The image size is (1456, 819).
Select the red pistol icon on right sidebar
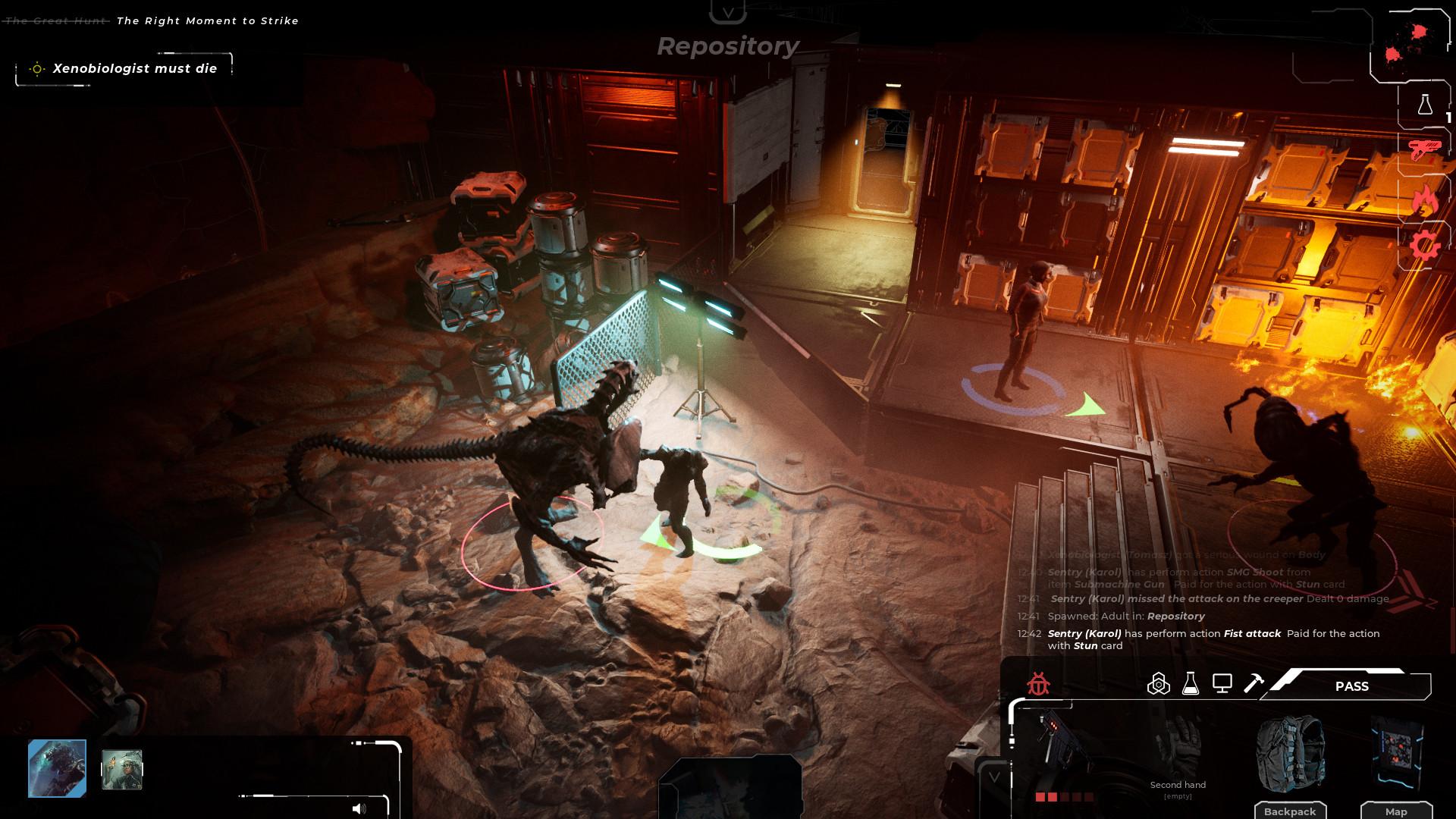1423,149
